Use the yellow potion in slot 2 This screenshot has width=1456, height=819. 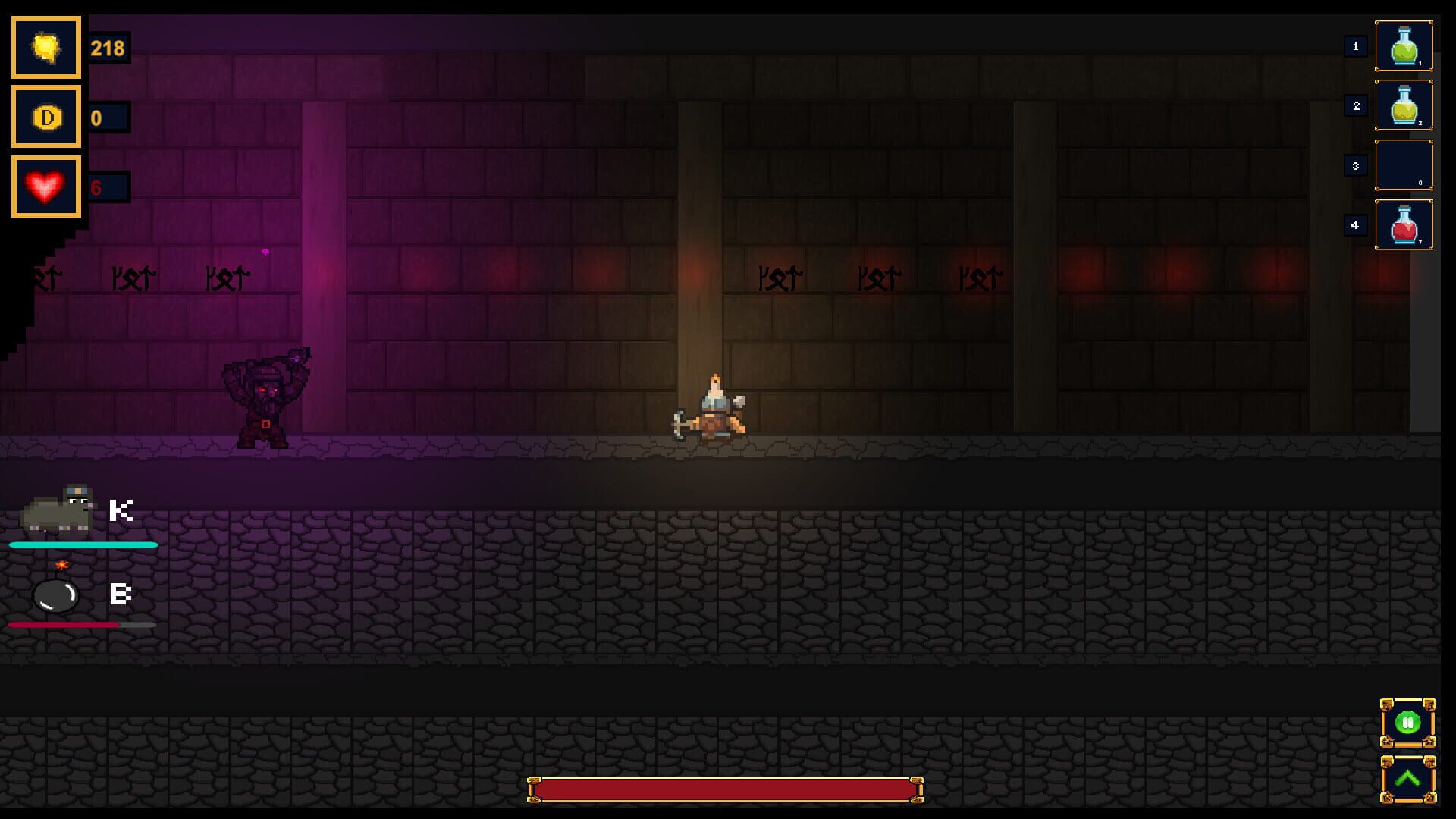[1404, 106]
